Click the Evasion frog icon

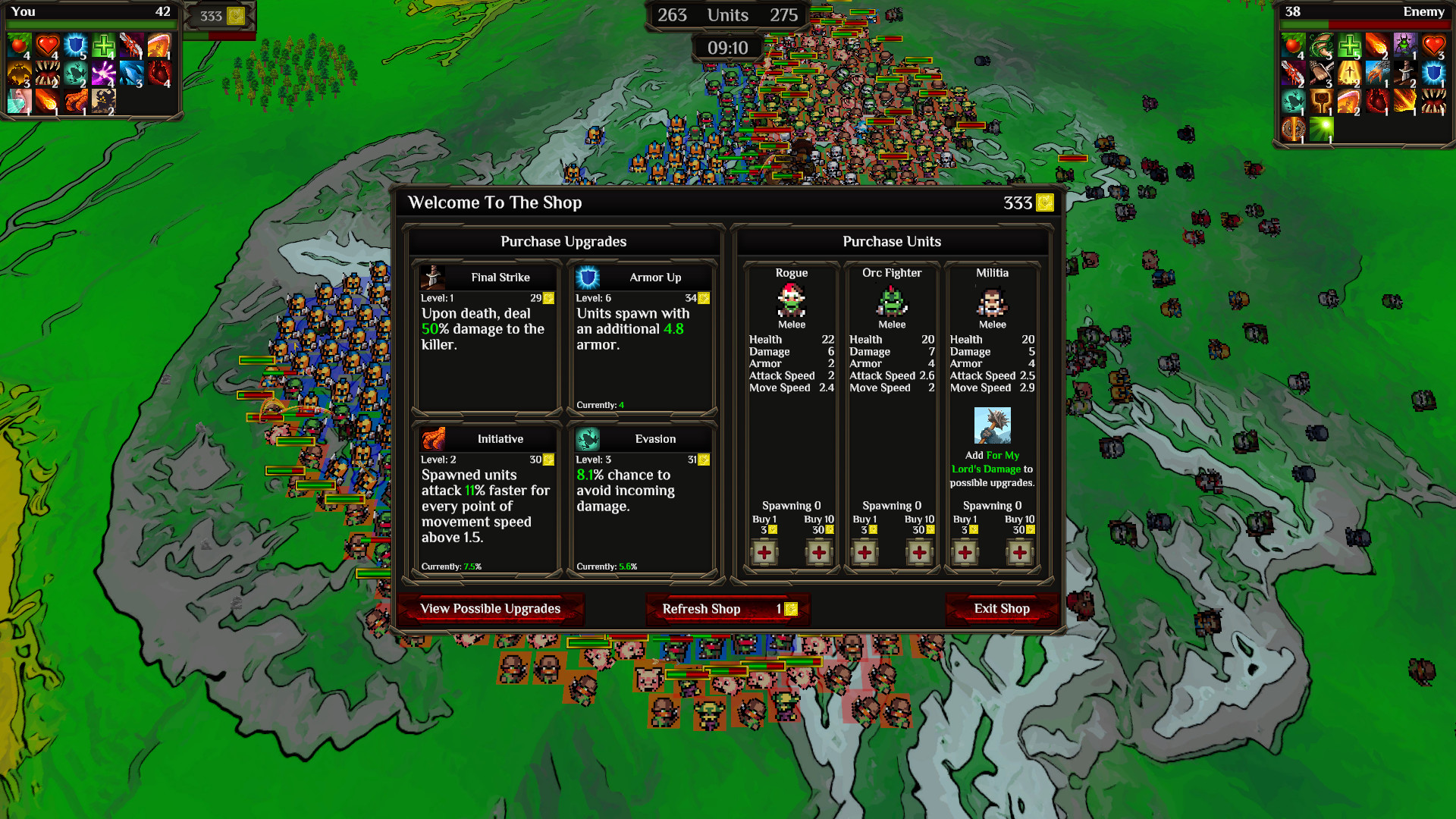tap(586, 438)
